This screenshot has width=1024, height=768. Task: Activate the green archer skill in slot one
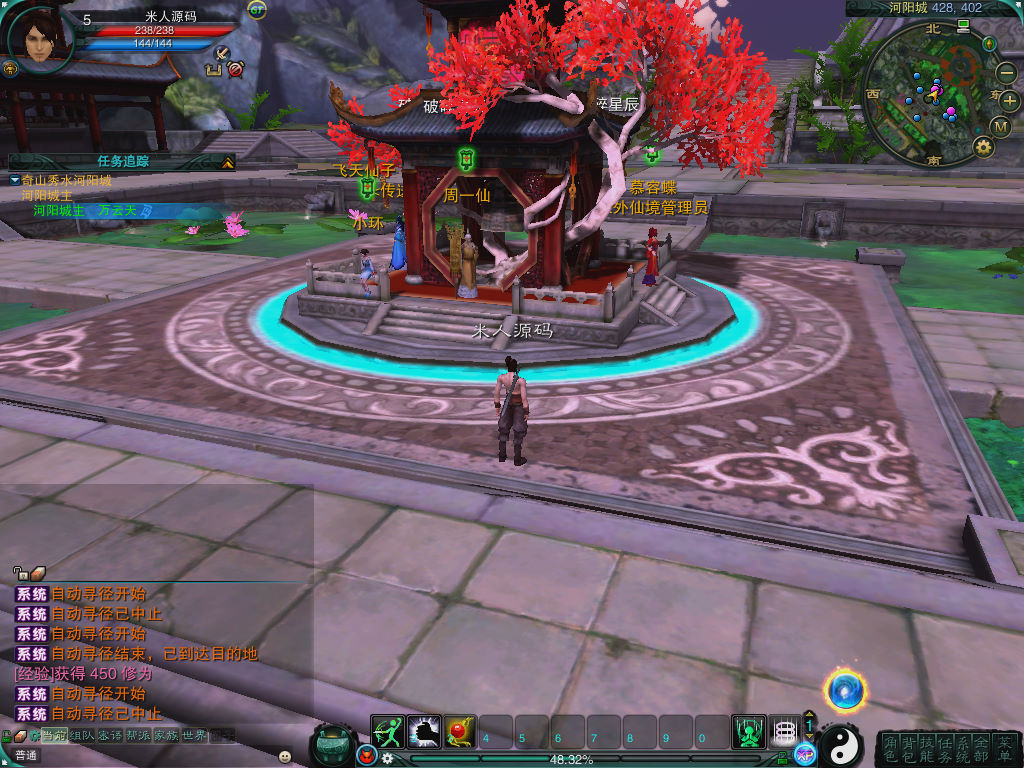[x=388, y=732]
